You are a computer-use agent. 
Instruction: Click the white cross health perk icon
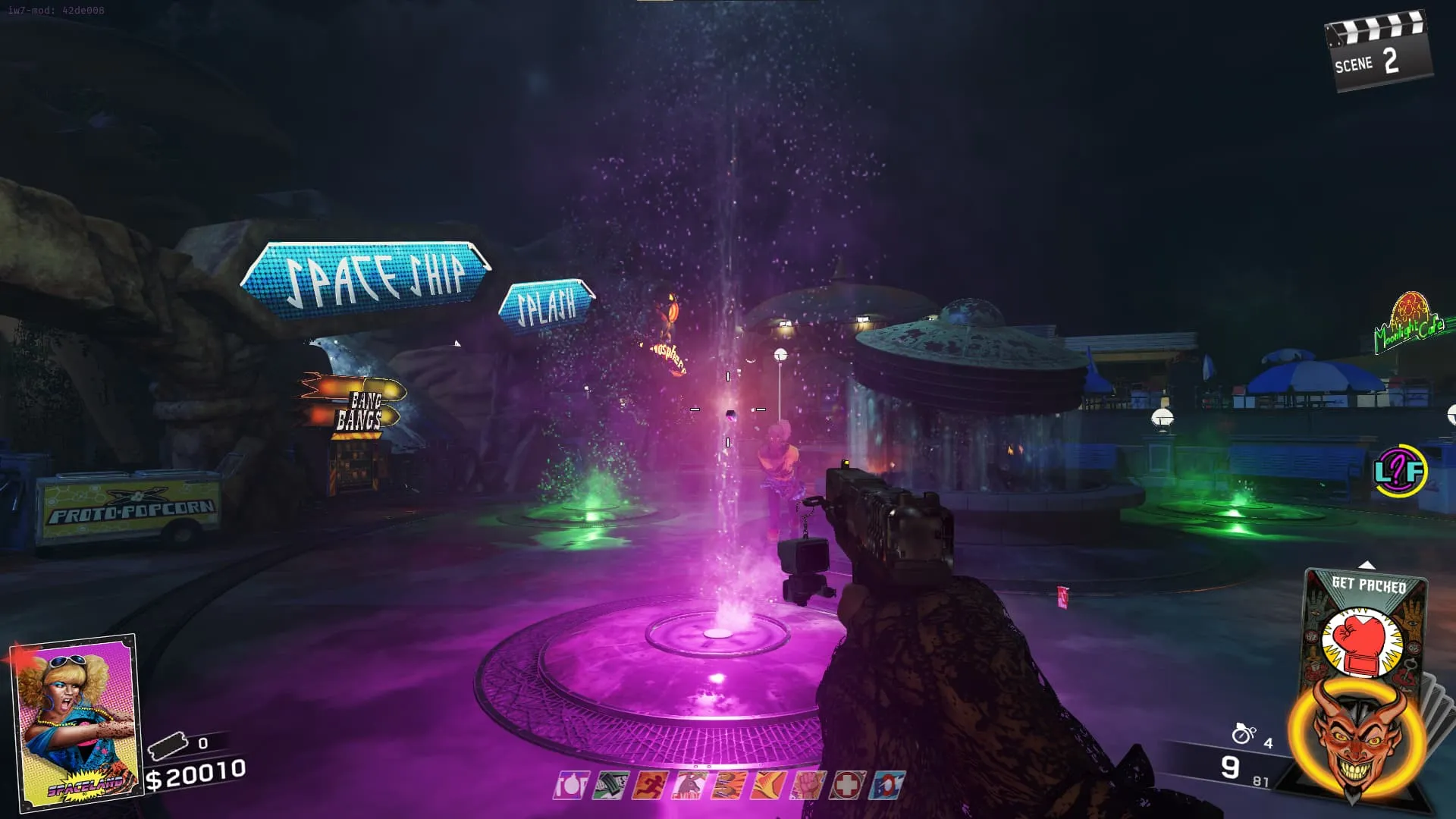point(846,786)
